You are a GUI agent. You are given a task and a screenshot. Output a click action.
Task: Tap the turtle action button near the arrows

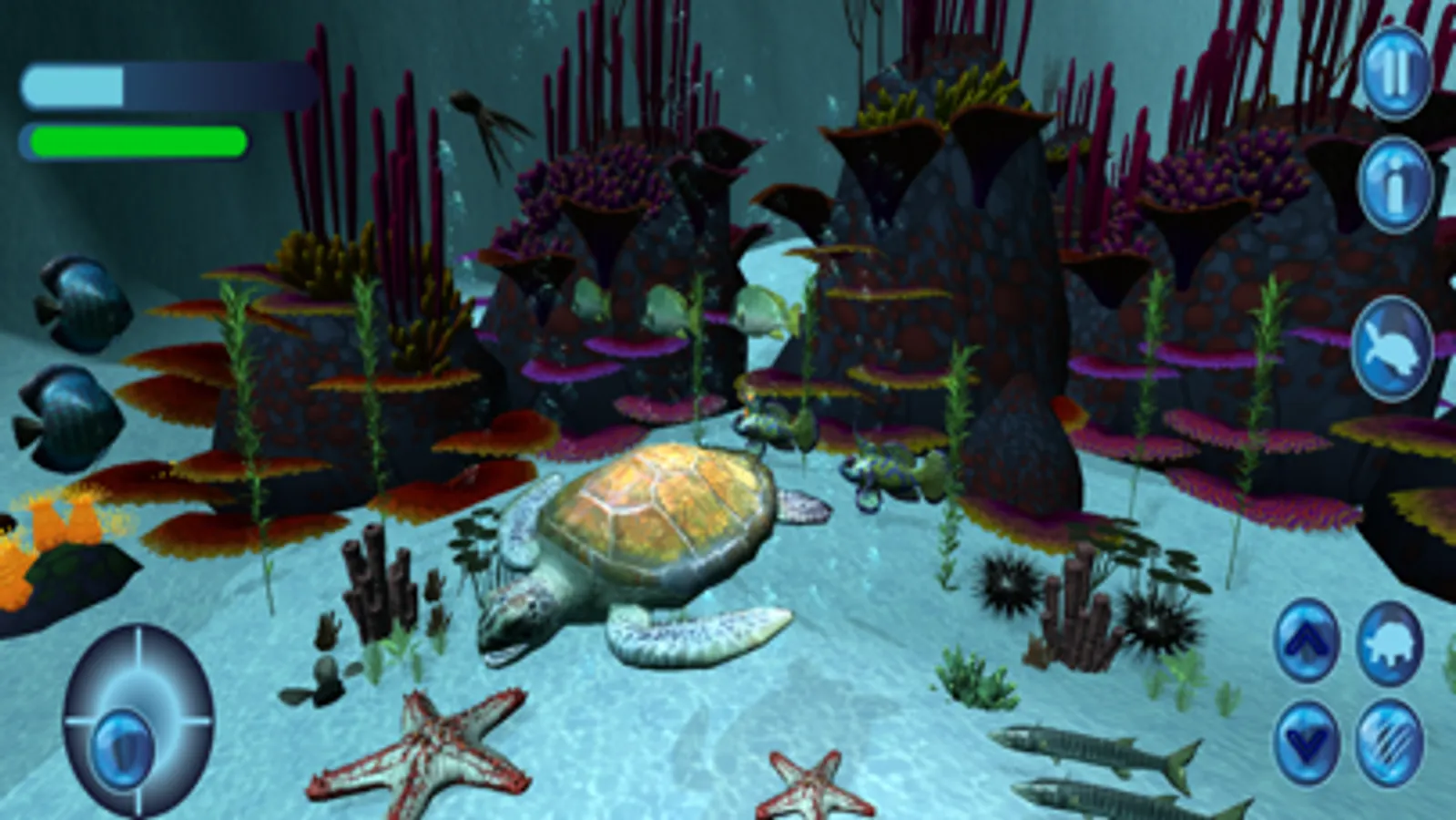(x=1390, y=644)
